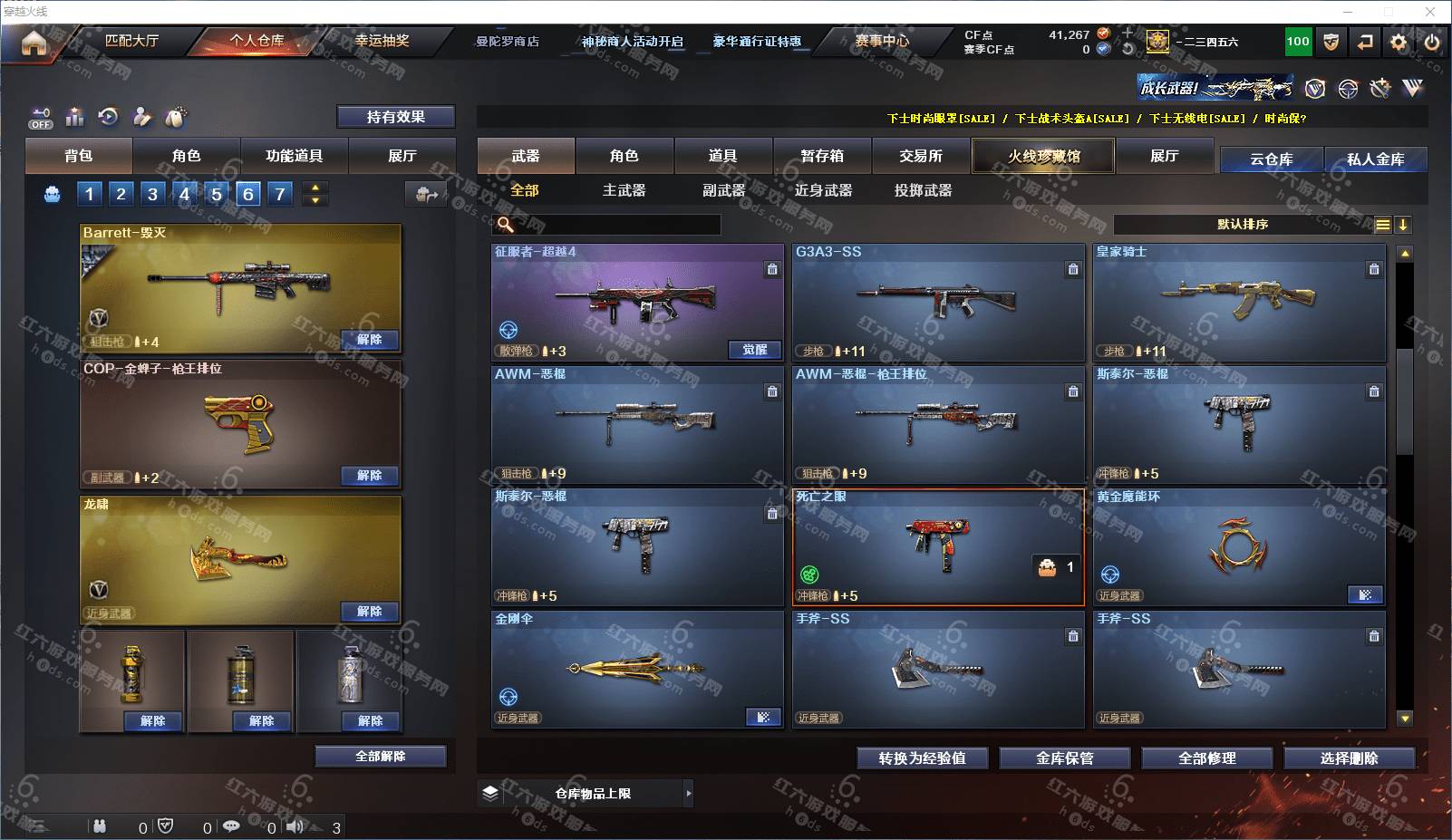Open the 默认排序 sort dropdown
Screen dimensions: 1452x840
point(1243,225)
